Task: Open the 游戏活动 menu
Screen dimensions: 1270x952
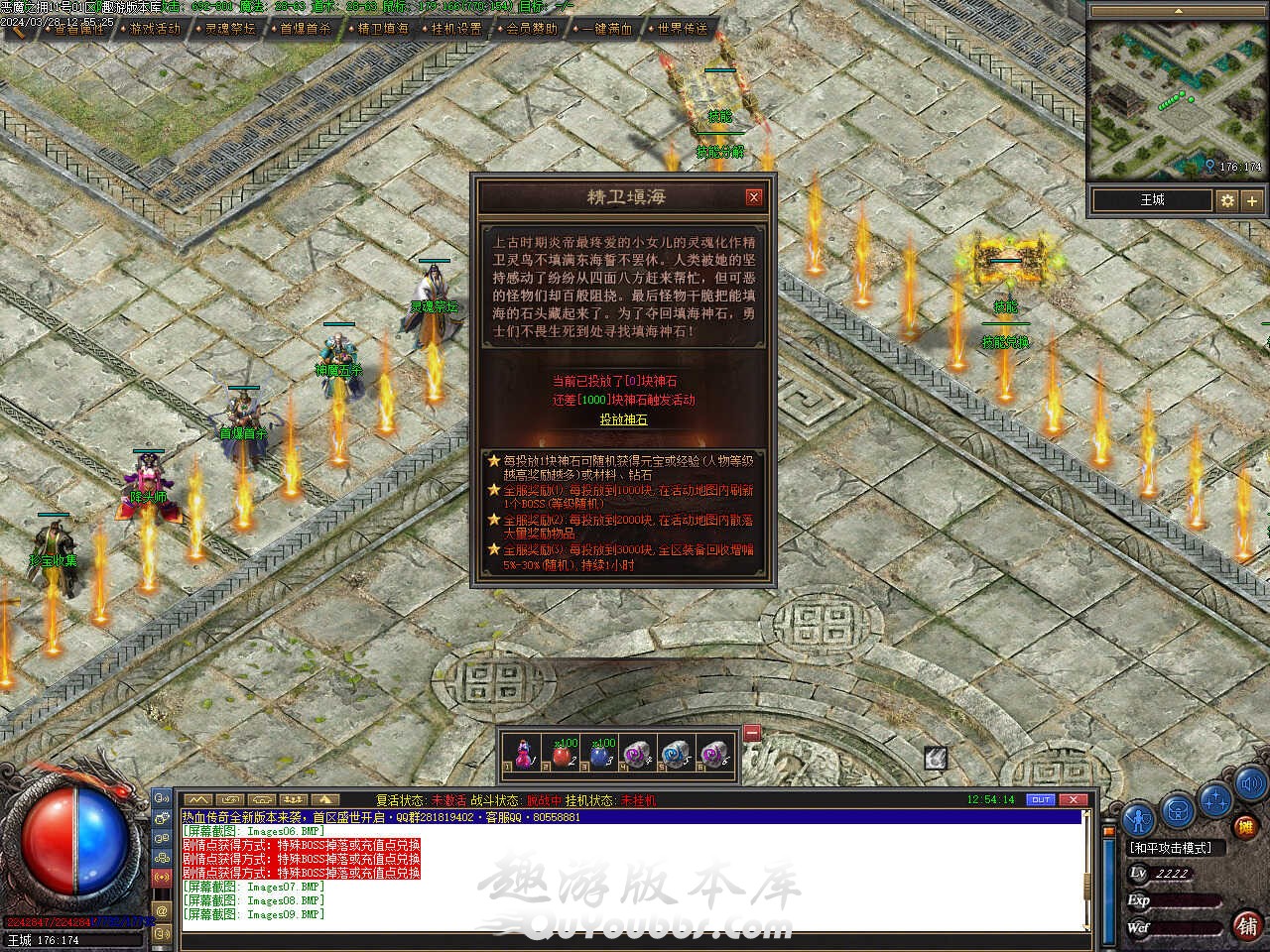Action: [155, 29]
